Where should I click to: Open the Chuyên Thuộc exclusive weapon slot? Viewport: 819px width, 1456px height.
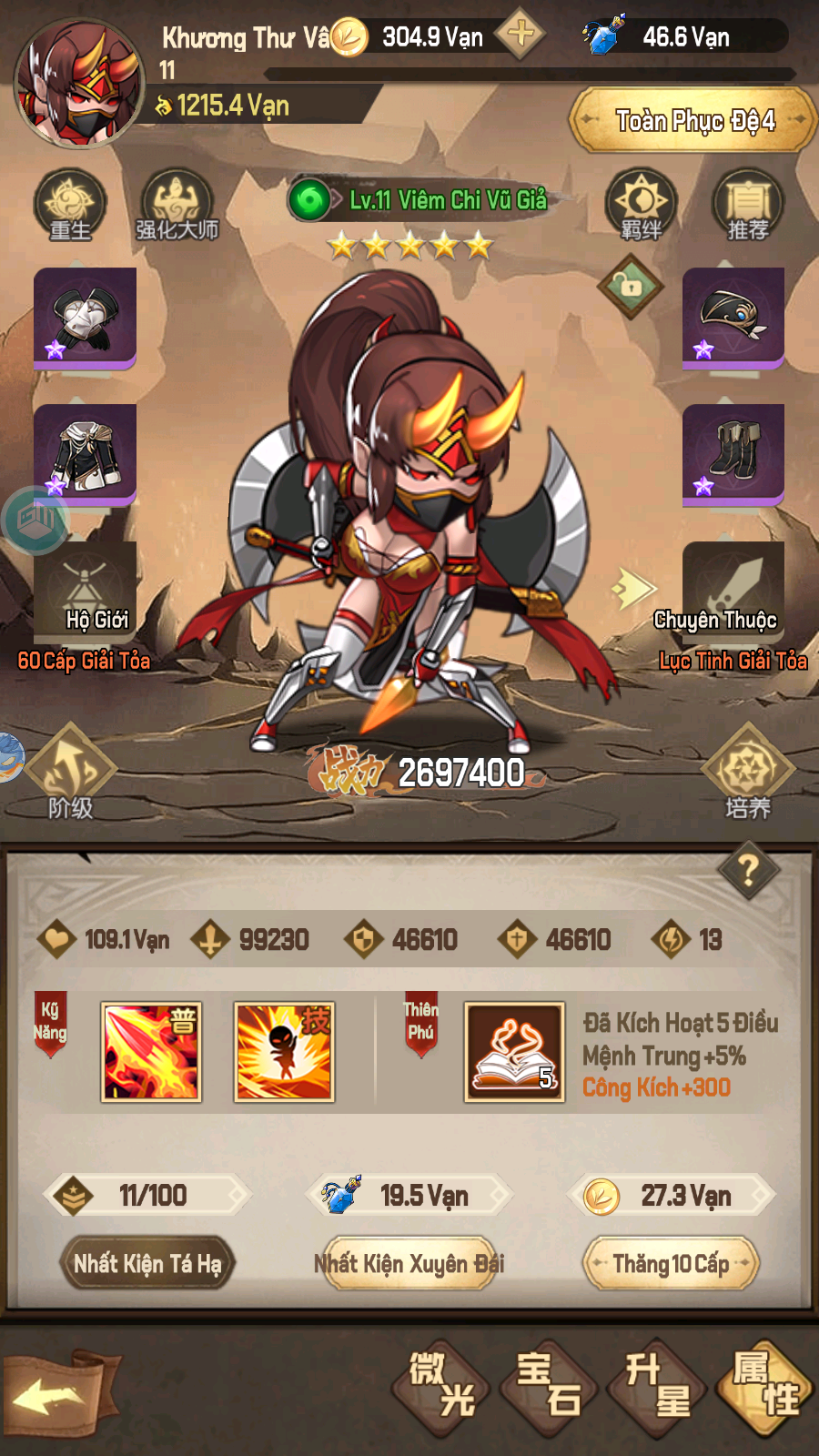(733, 591)
